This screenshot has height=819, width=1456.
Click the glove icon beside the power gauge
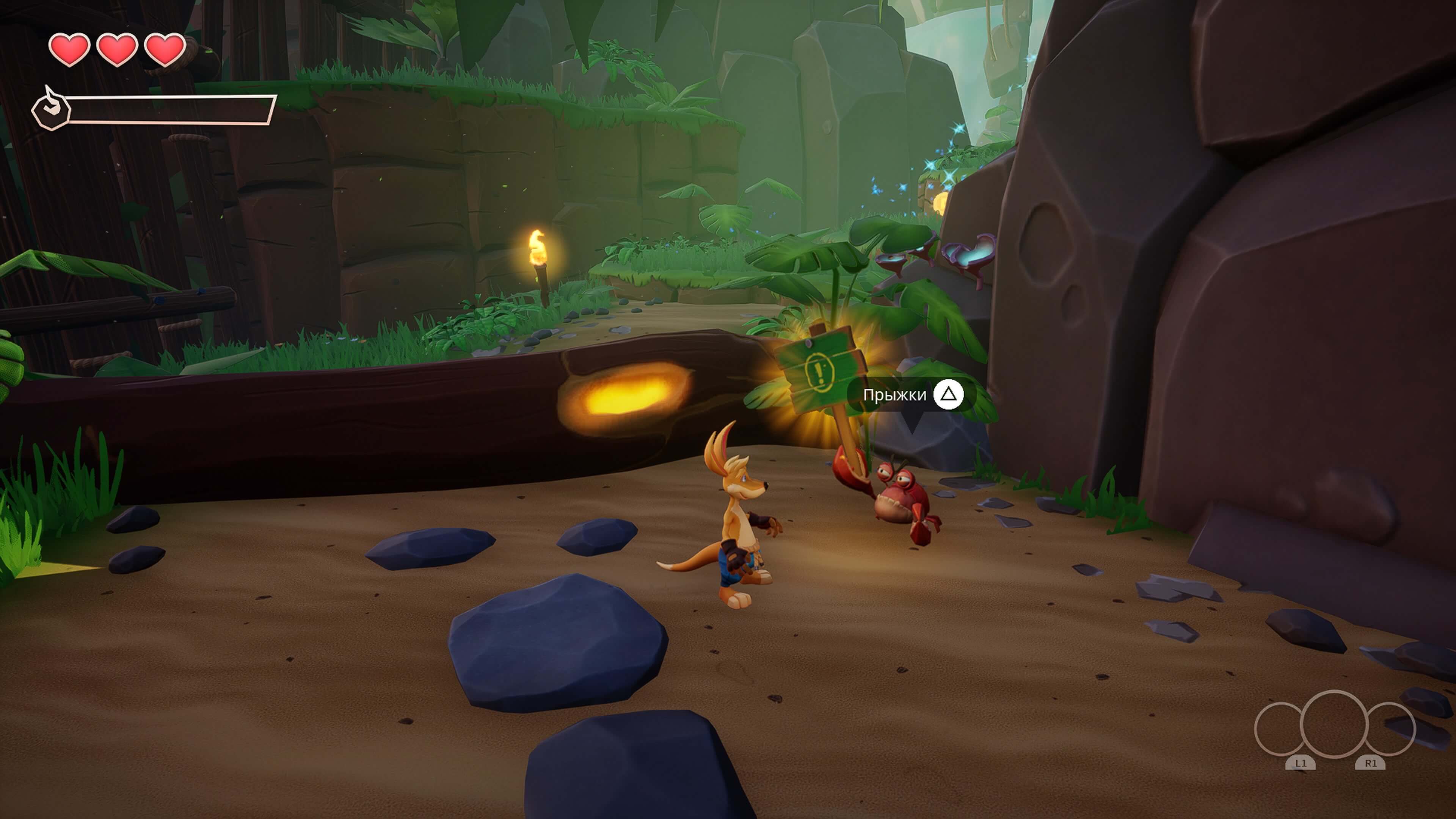pyautogui.click(x=51, y=108)
